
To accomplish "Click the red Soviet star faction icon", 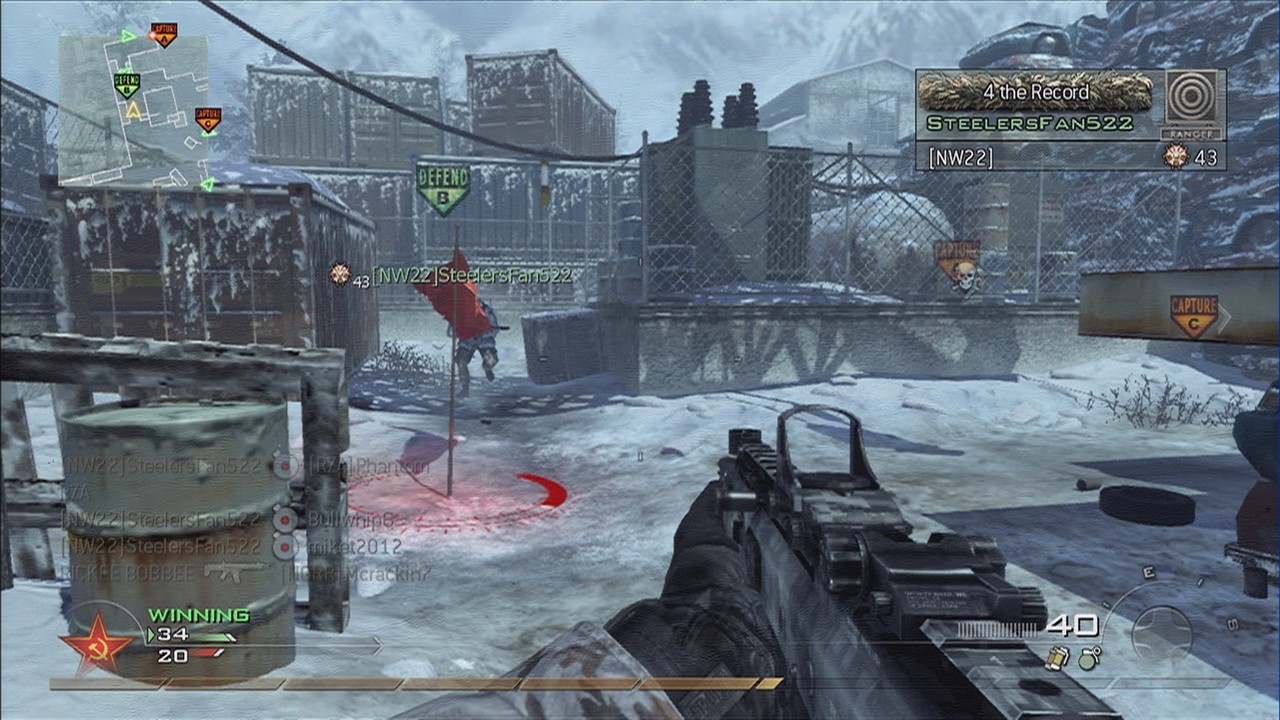I will [97, 643].
